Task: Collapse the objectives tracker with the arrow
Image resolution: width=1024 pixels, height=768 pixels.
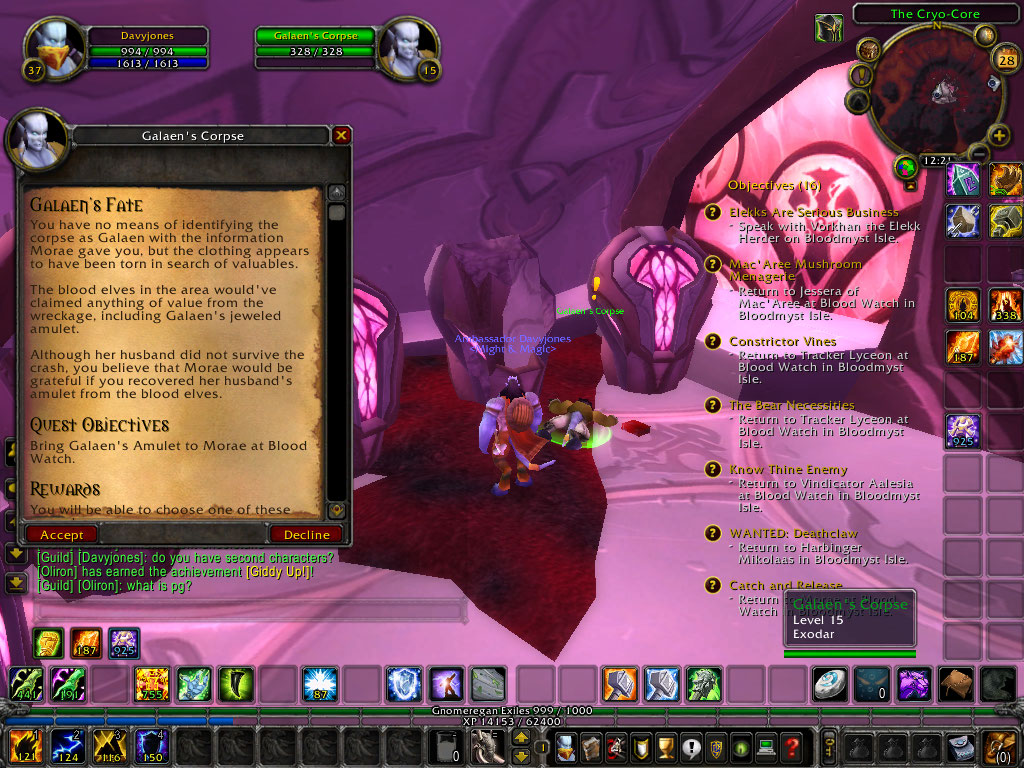Action: pos(910,185)
